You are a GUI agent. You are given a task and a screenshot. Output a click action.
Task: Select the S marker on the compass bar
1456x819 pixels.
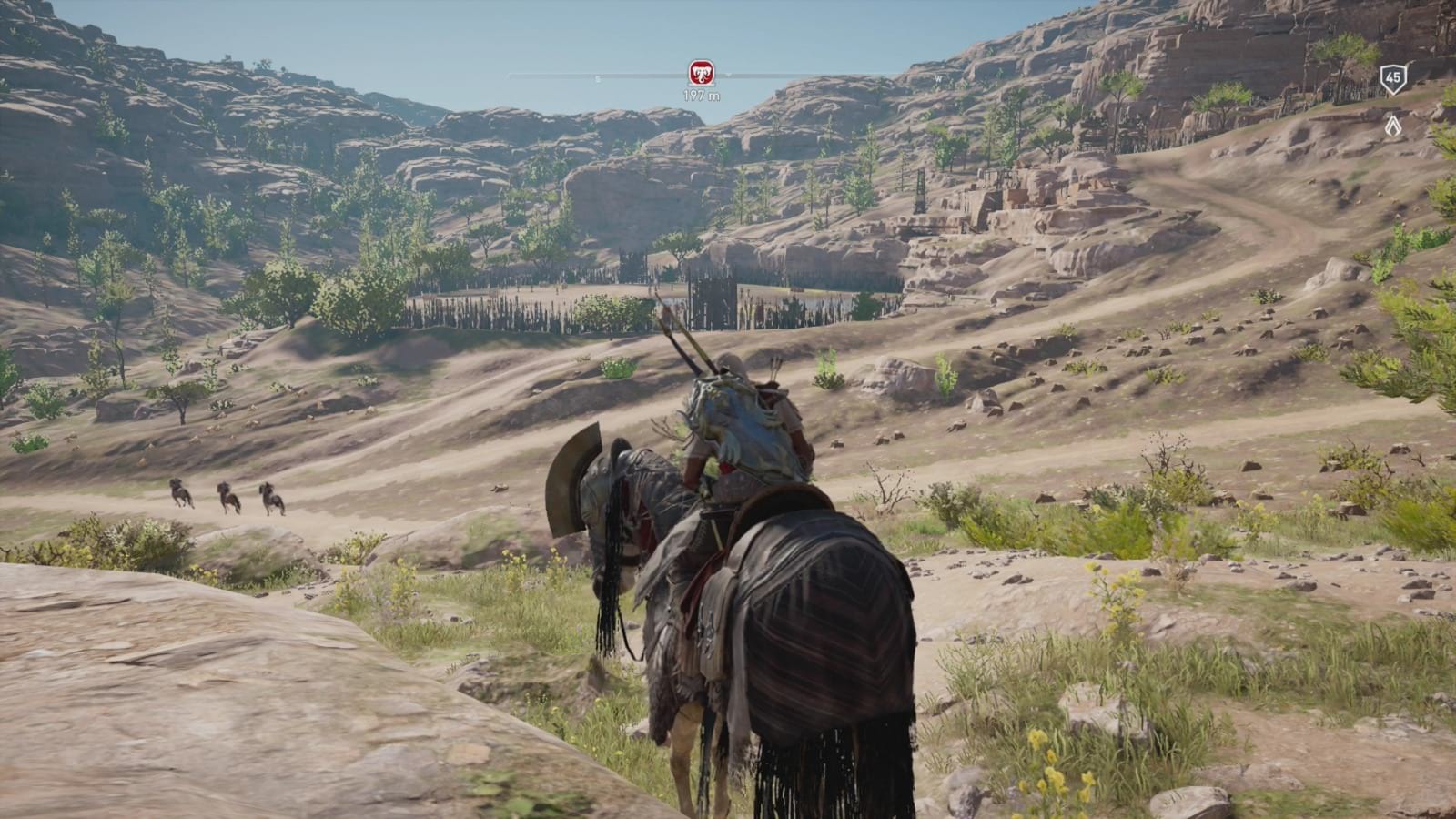pos(596,79)
